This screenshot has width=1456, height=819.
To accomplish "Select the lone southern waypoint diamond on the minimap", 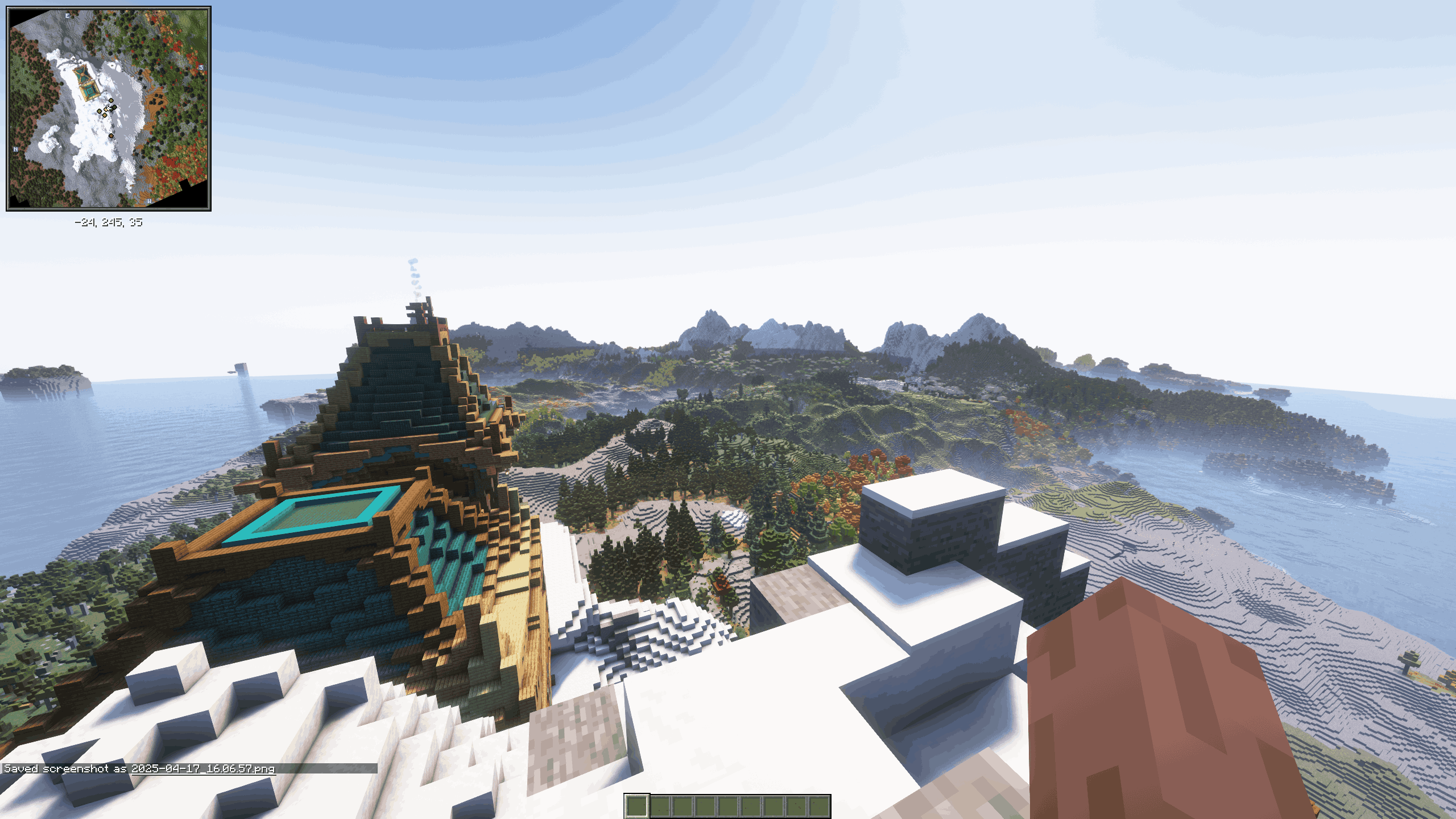I will pyautogui.click(x=111, y=135).
